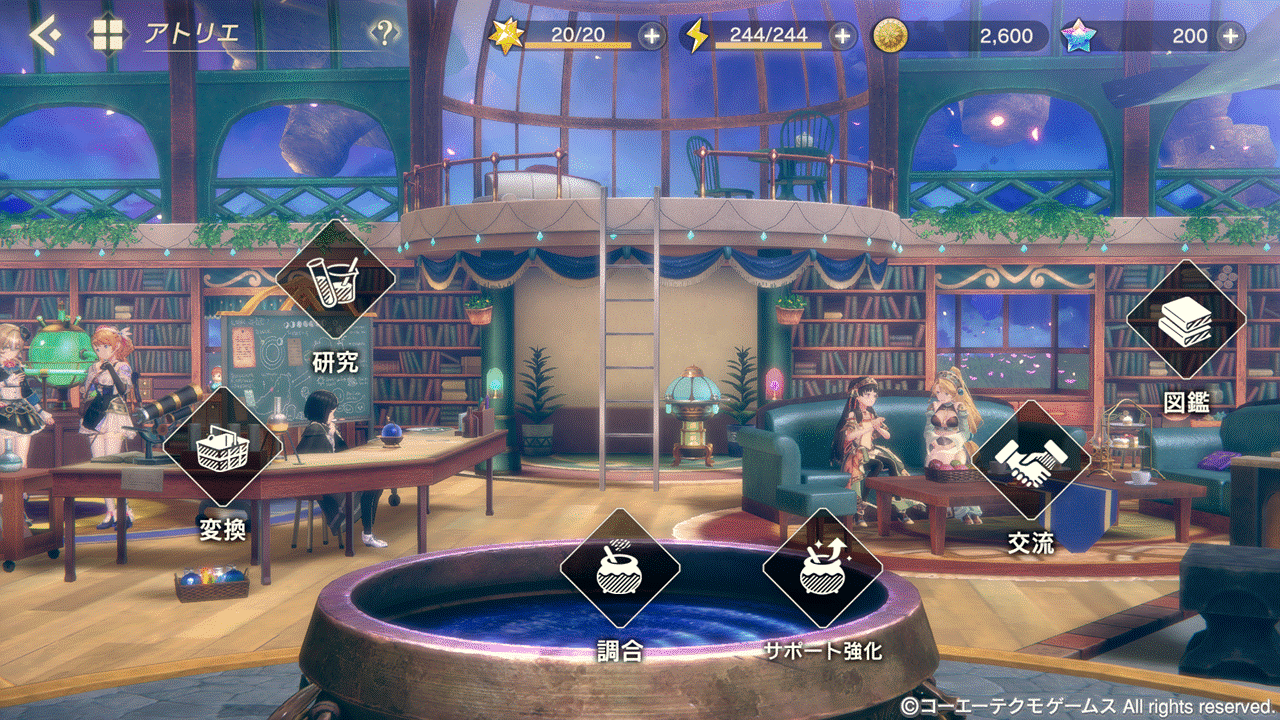Show atelier help via the question mark
Viewport: 1280px width, 720px height.
click(x=384, y=35)
